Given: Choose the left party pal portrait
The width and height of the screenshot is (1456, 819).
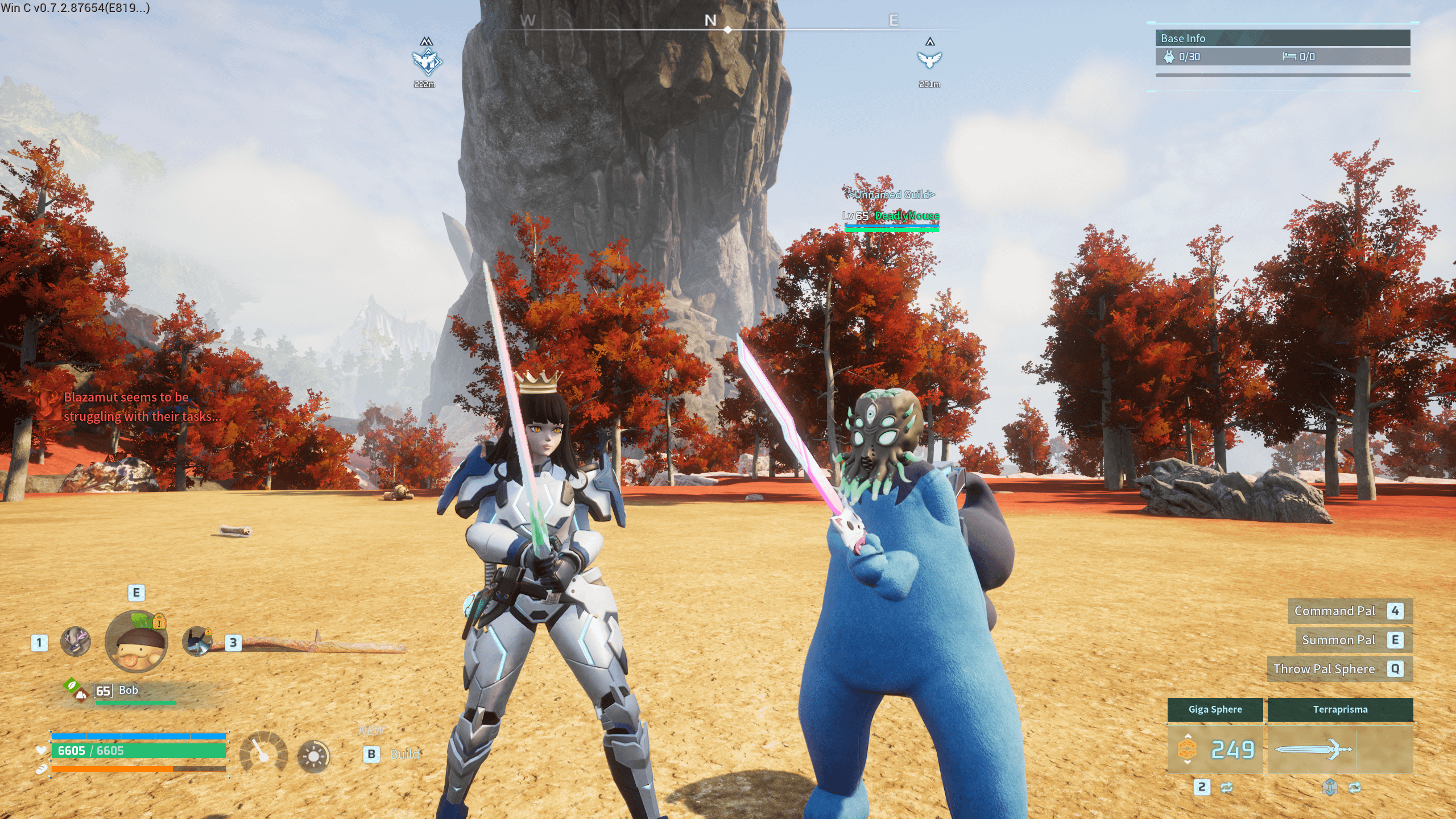Looking at the screenshot, I should (76, 642).
